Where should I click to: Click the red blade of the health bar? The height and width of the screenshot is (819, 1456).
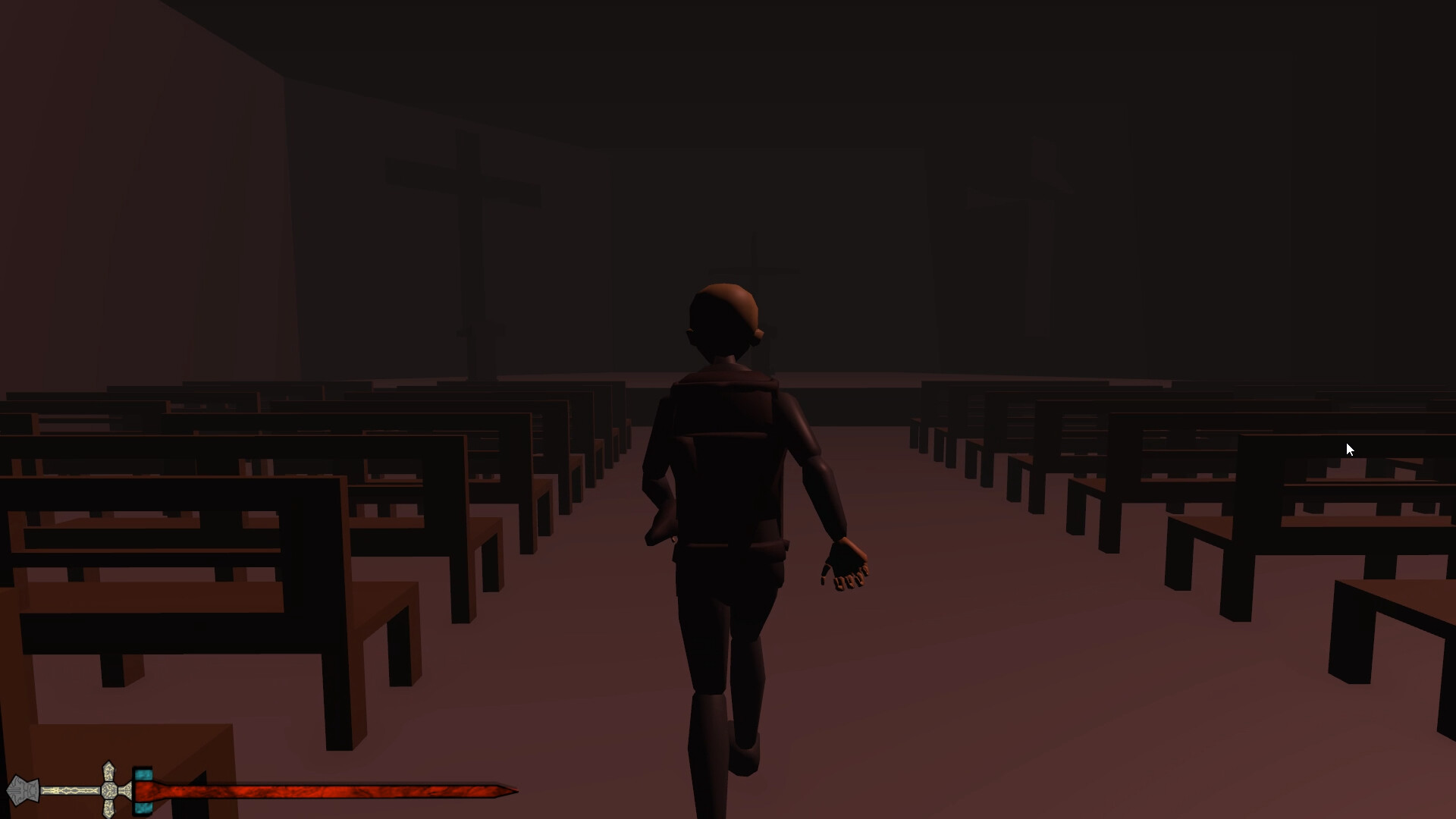coord(303,793)
